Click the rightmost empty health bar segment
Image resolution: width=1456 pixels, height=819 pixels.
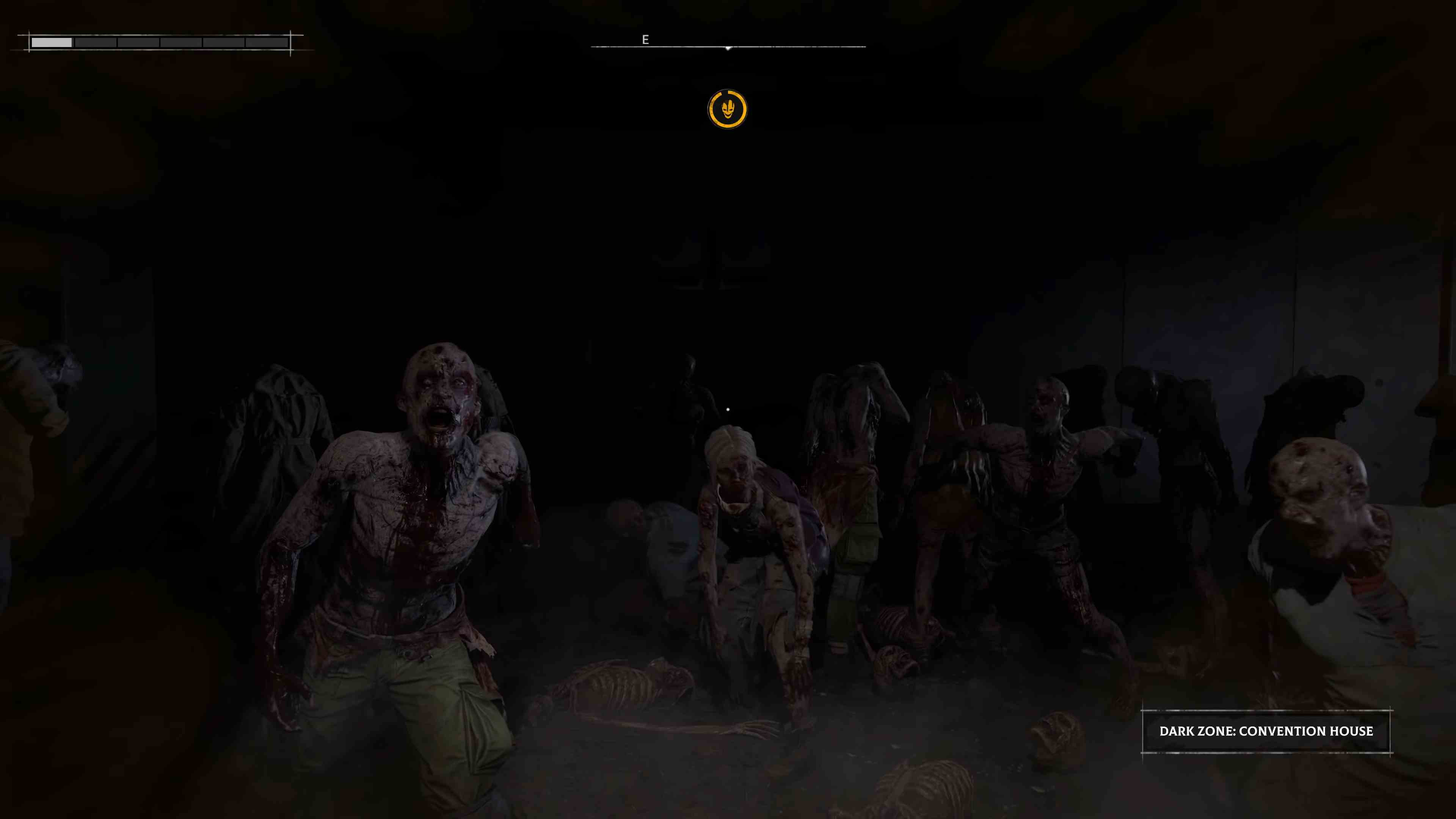(x=266, y=42)
